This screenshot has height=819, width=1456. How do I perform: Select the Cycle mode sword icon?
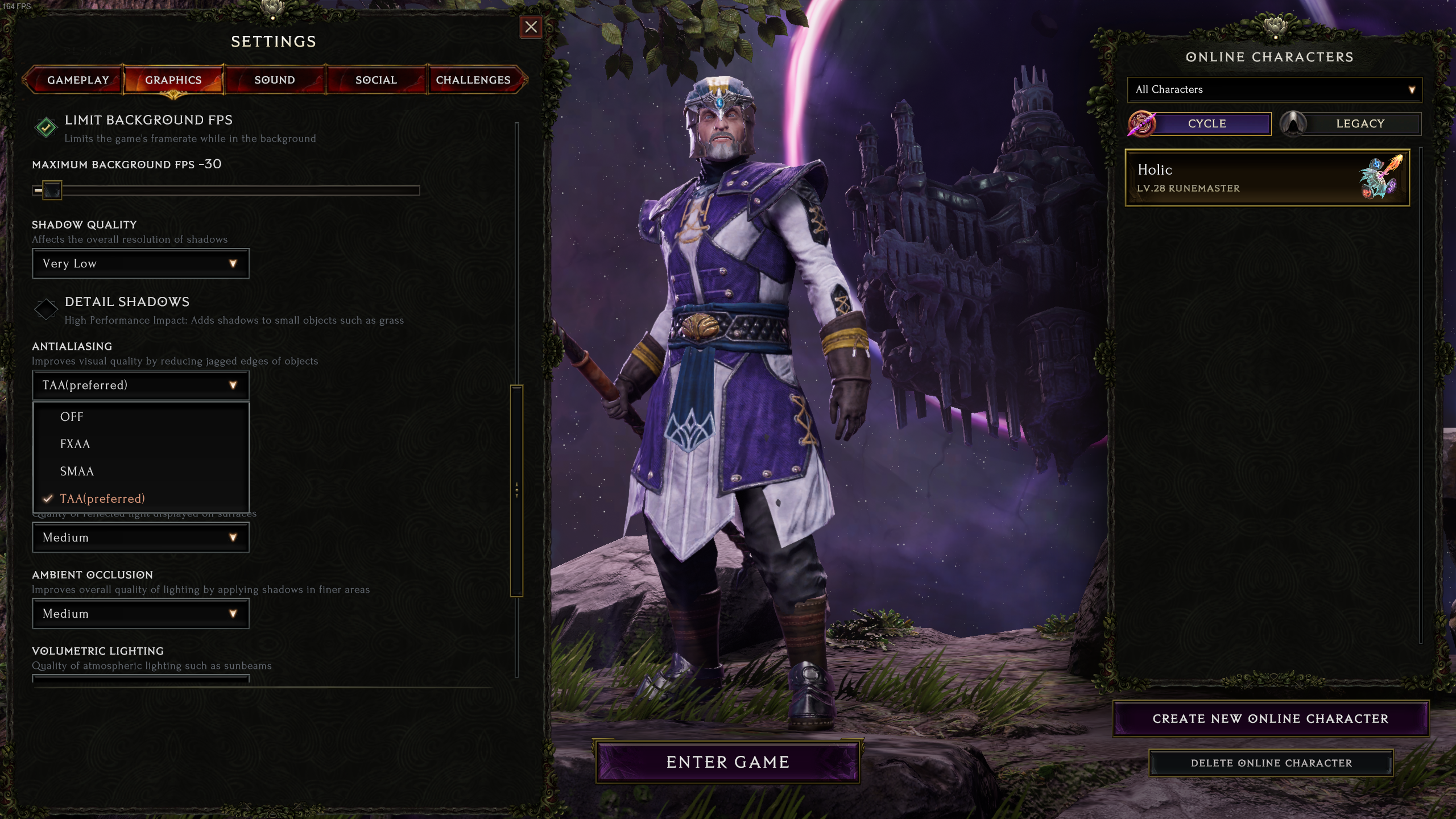click(x=1143, y=123)
